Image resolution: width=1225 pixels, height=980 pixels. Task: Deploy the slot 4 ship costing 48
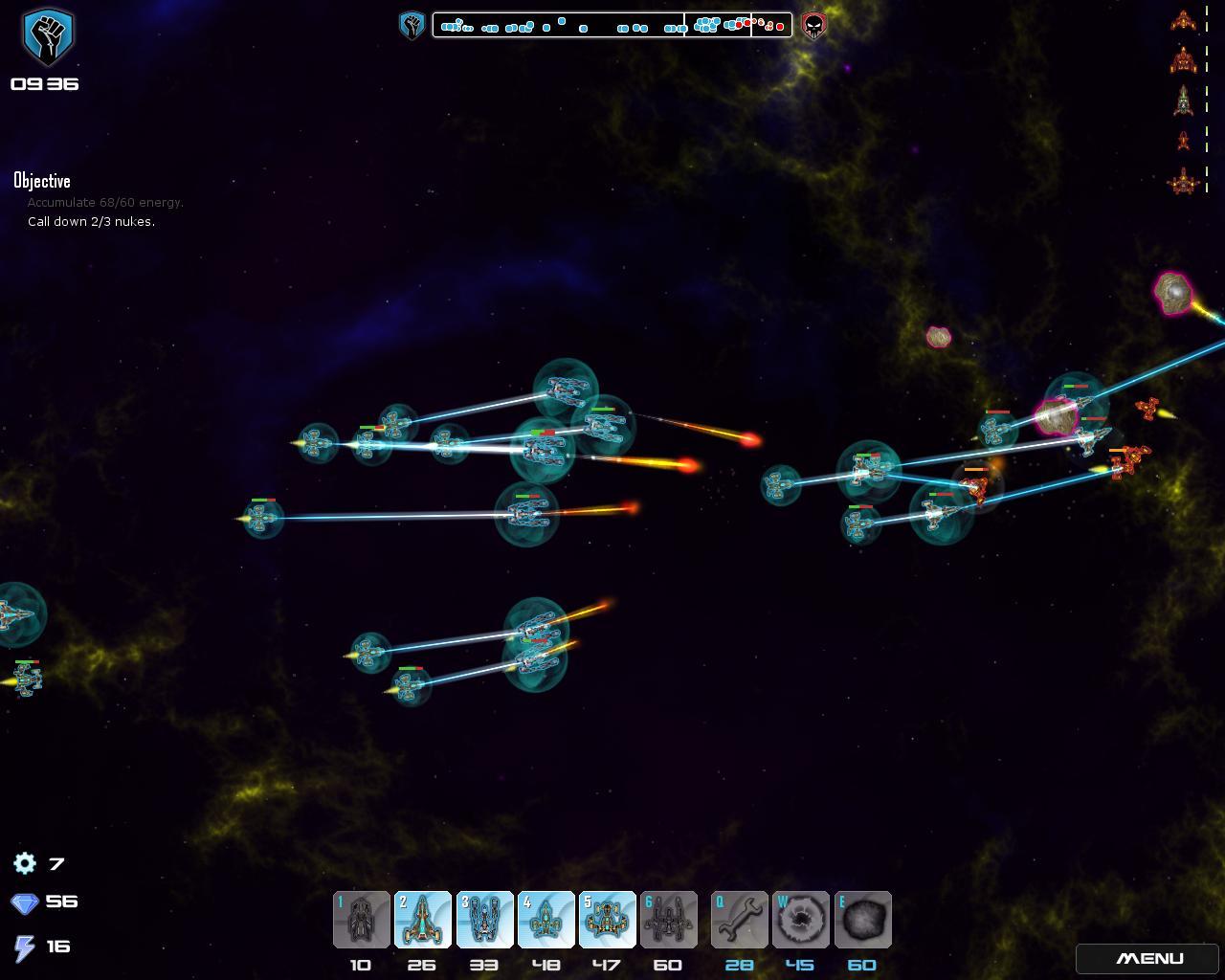tap(546, 920)
